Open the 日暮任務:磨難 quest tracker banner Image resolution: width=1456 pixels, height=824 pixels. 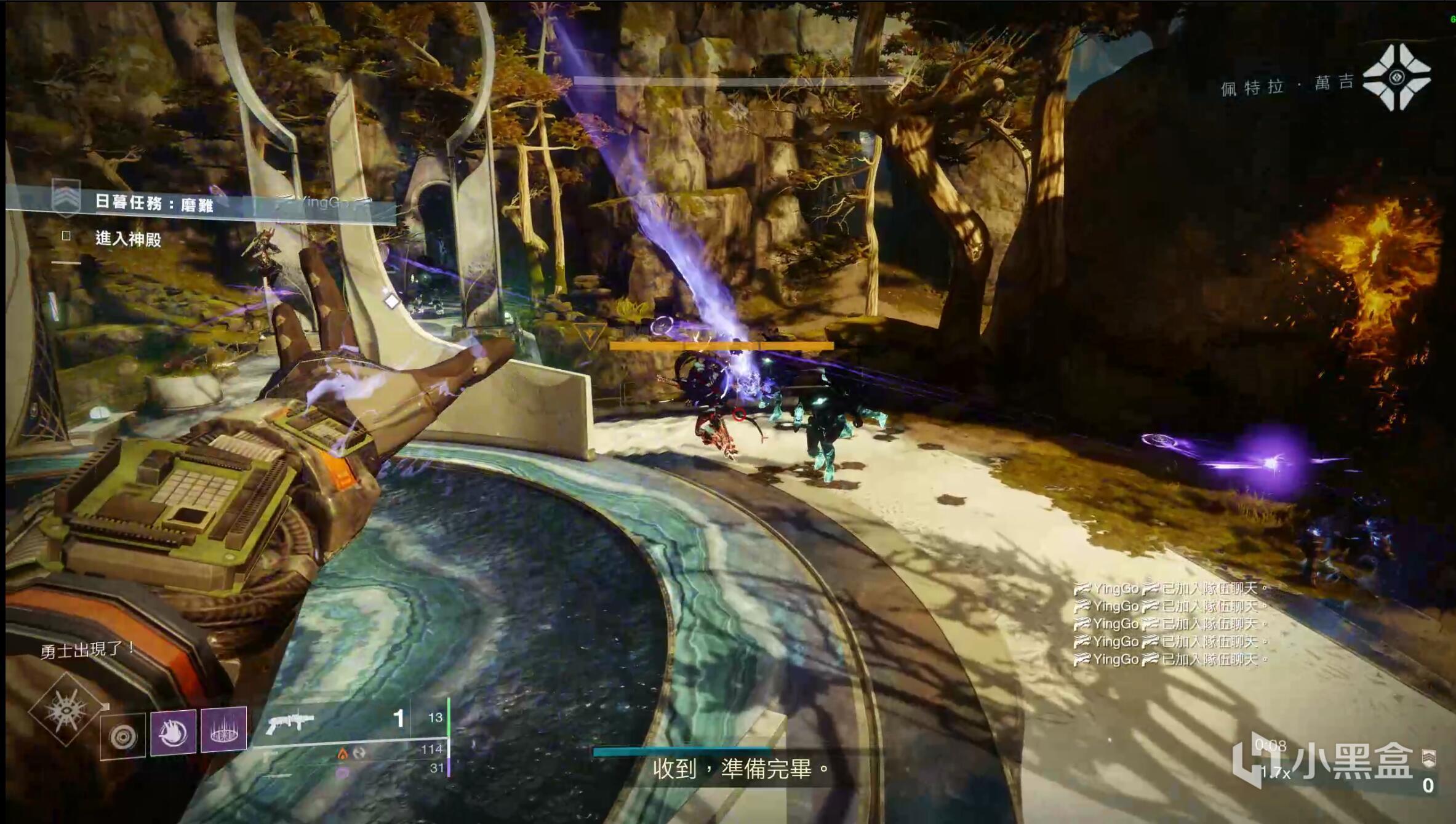point(154,202)
